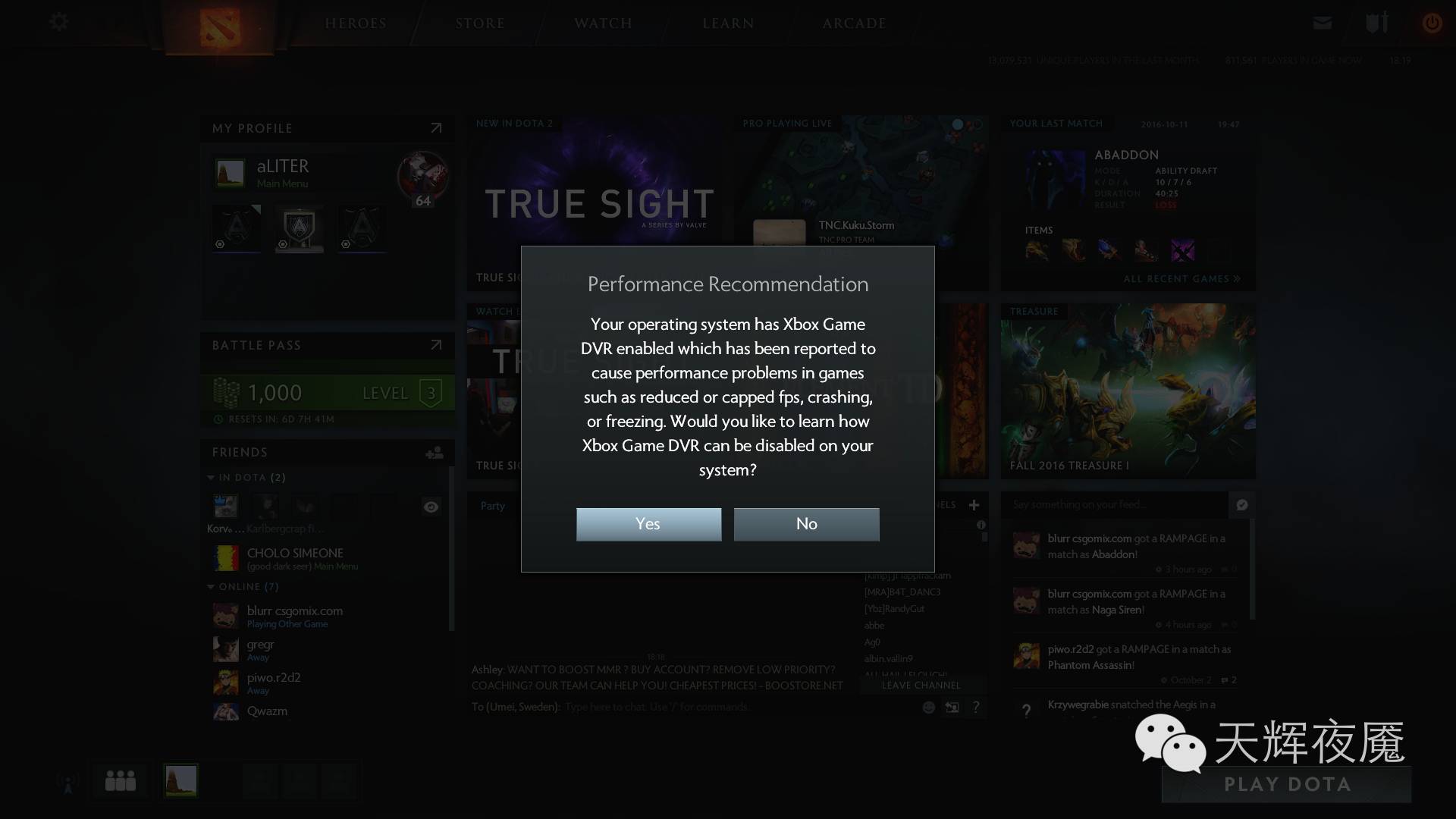
Task: Click the LEAVE CHANNEL button
Action: [x=921, y=685]
